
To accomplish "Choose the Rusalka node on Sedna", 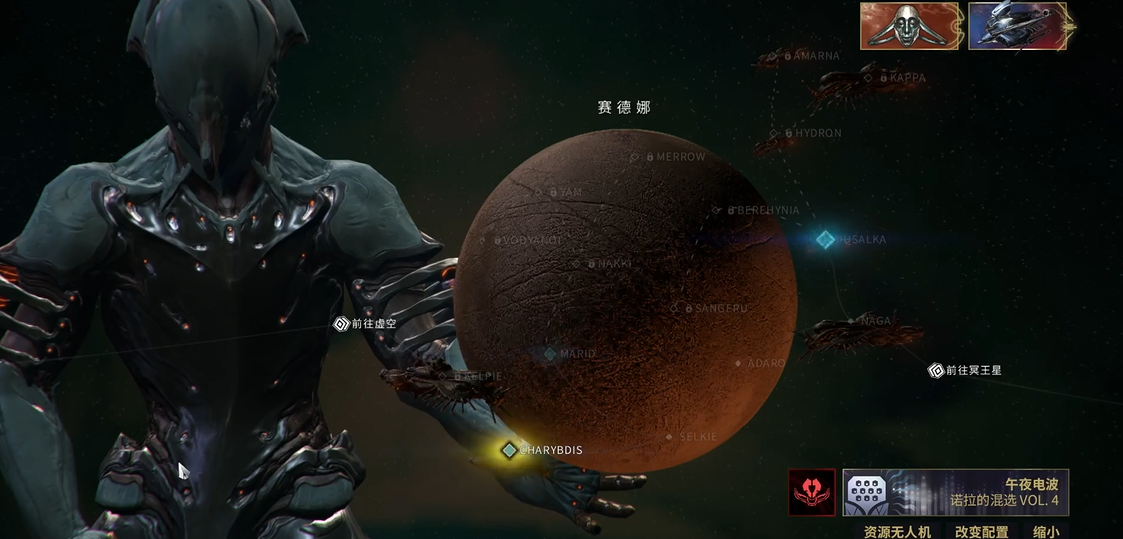I will 825,240.
